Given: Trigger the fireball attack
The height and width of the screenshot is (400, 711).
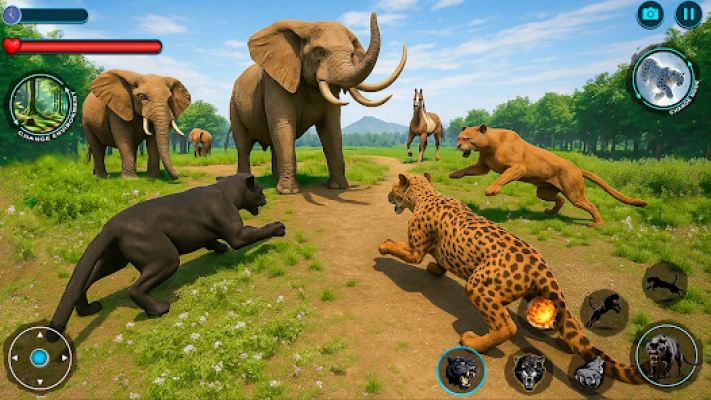Looking at the screenshot, I should (x=541, y=314).
